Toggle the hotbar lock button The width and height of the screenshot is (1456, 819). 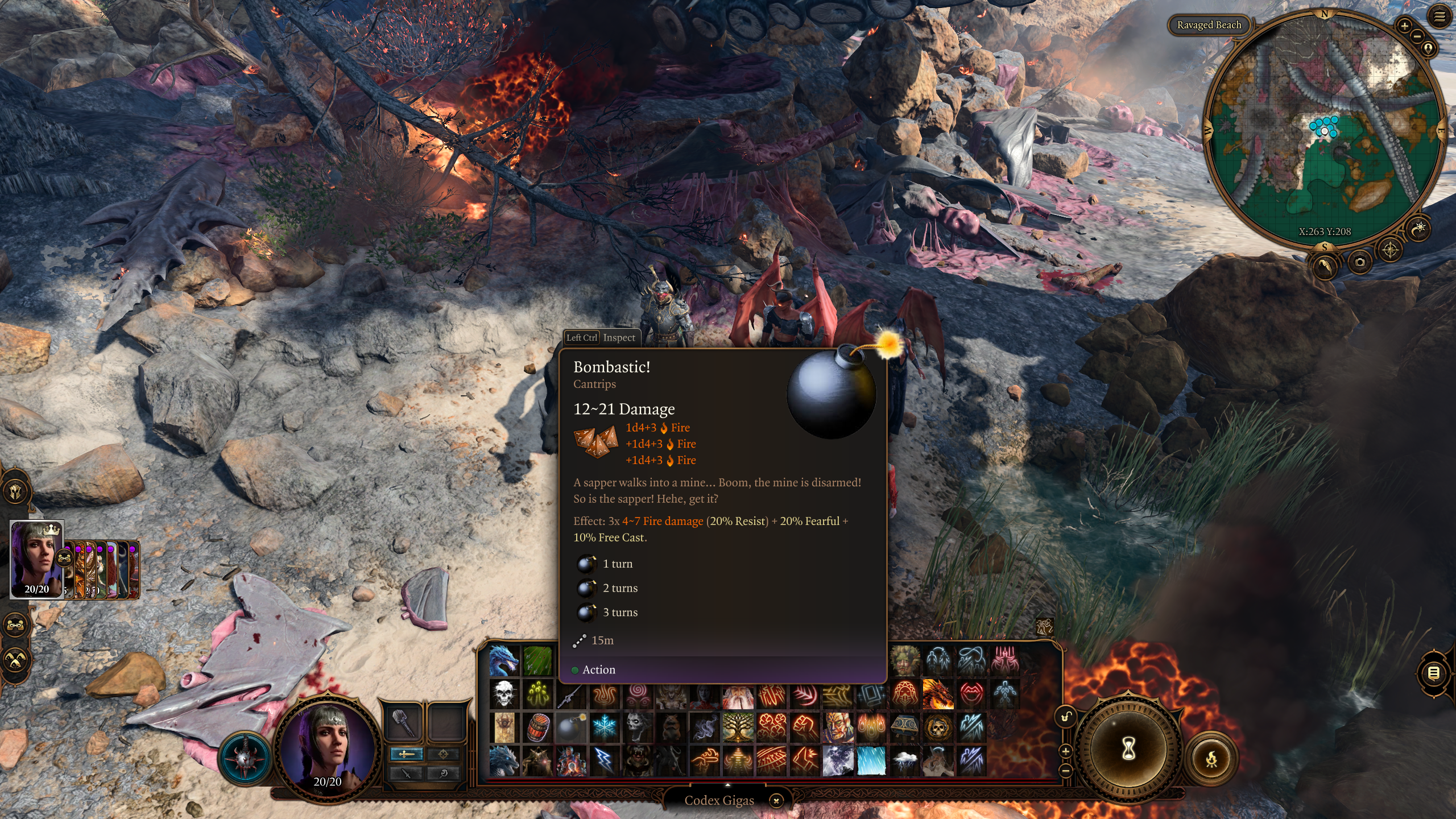pos(1066,717)
